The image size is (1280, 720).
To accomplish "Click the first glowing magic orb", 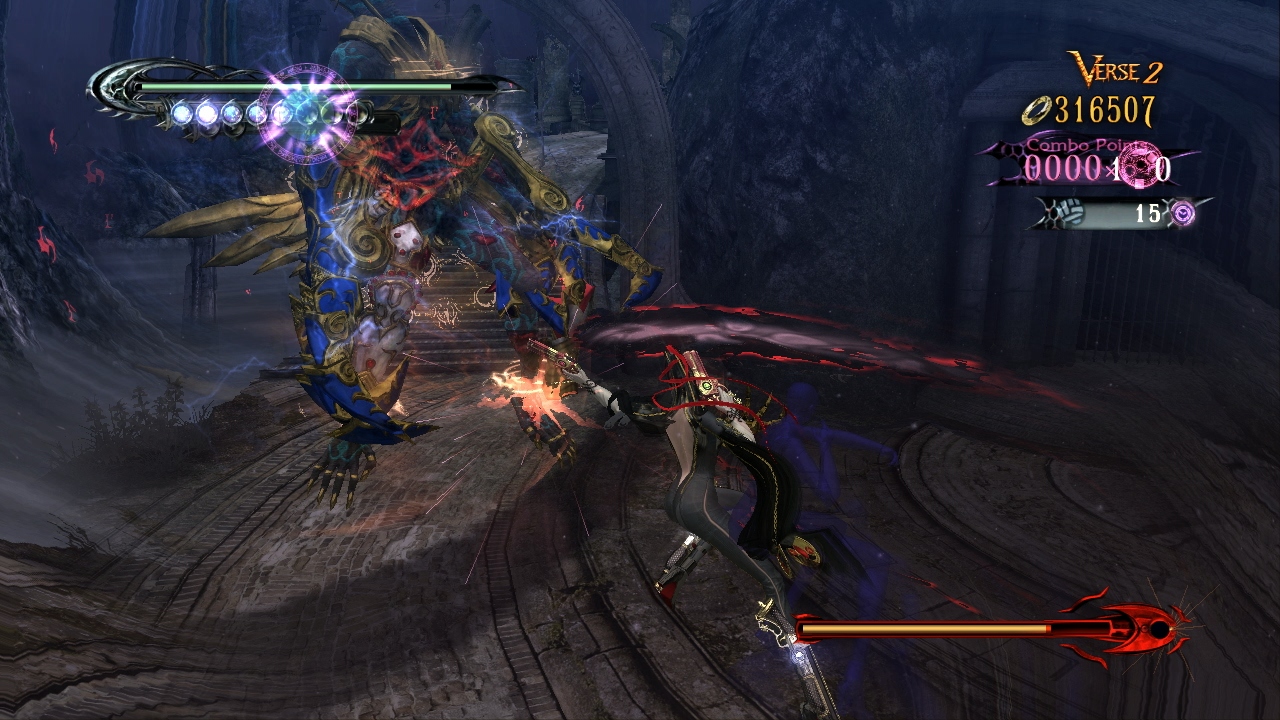I will click(x=182, y=112).
